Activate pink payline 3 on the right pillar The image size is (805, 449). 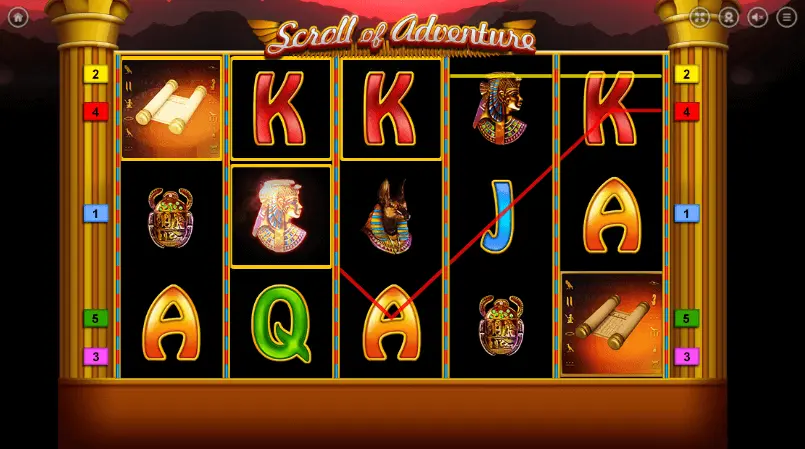click(686, 356)
